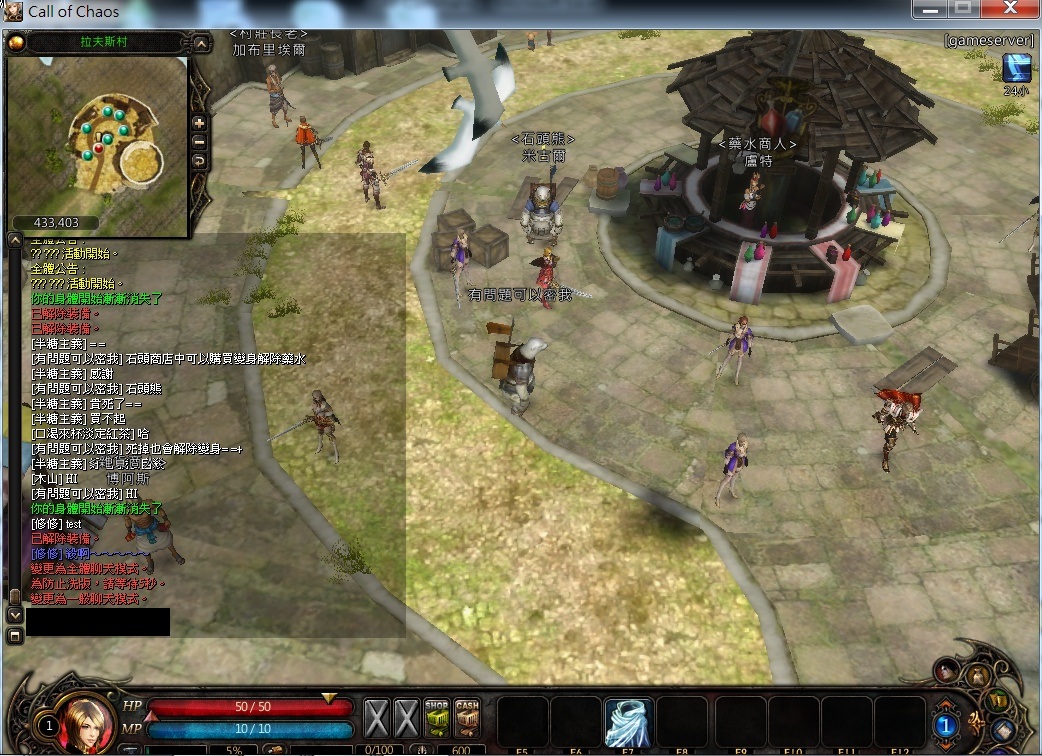Click the orange globe icon beside the map name
Screen dimensions: 1042x756
pyautogui.click(x=16, y=43)
